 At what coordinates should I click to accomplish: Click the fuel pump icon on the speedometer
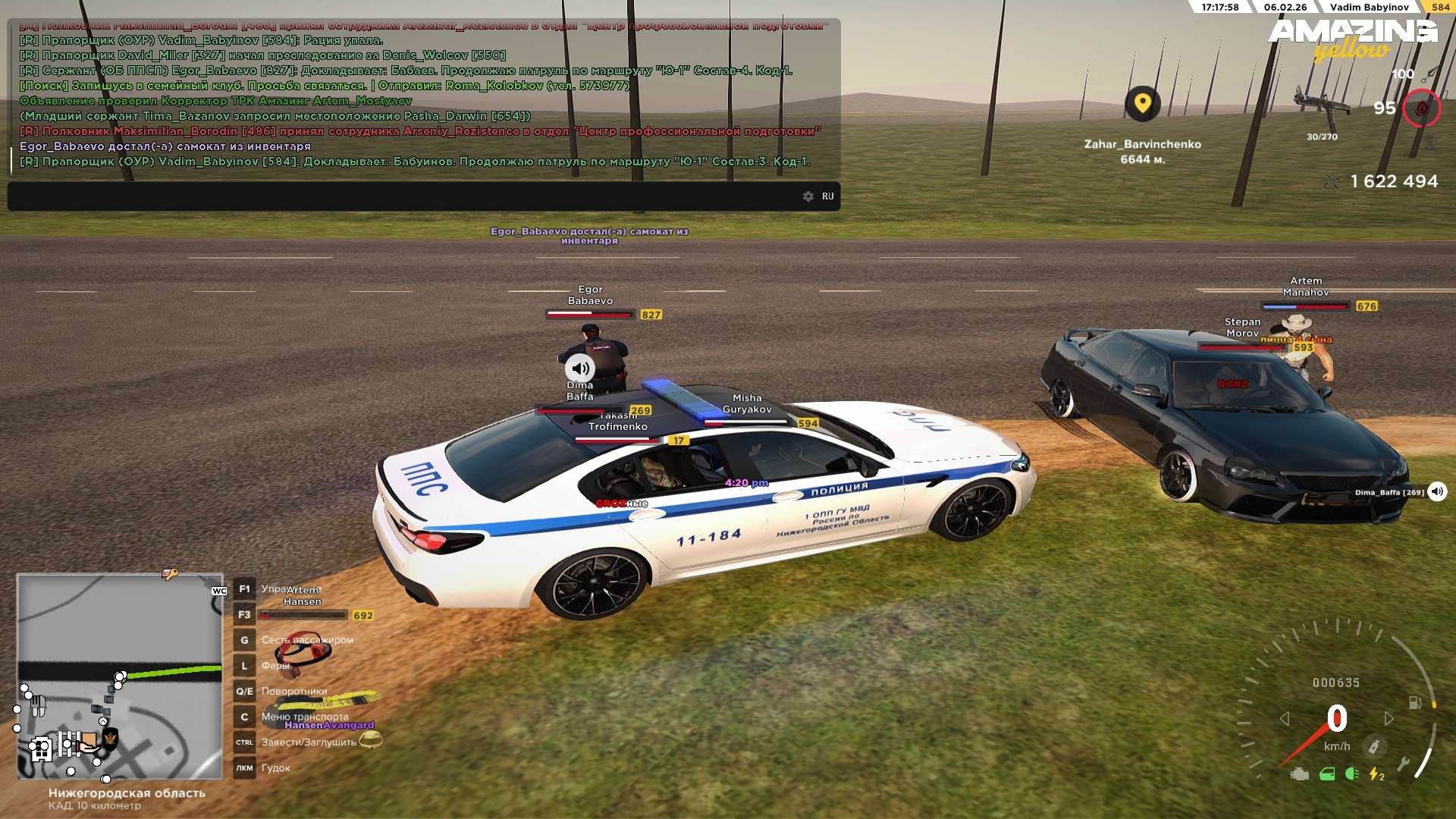point(1414,702)
